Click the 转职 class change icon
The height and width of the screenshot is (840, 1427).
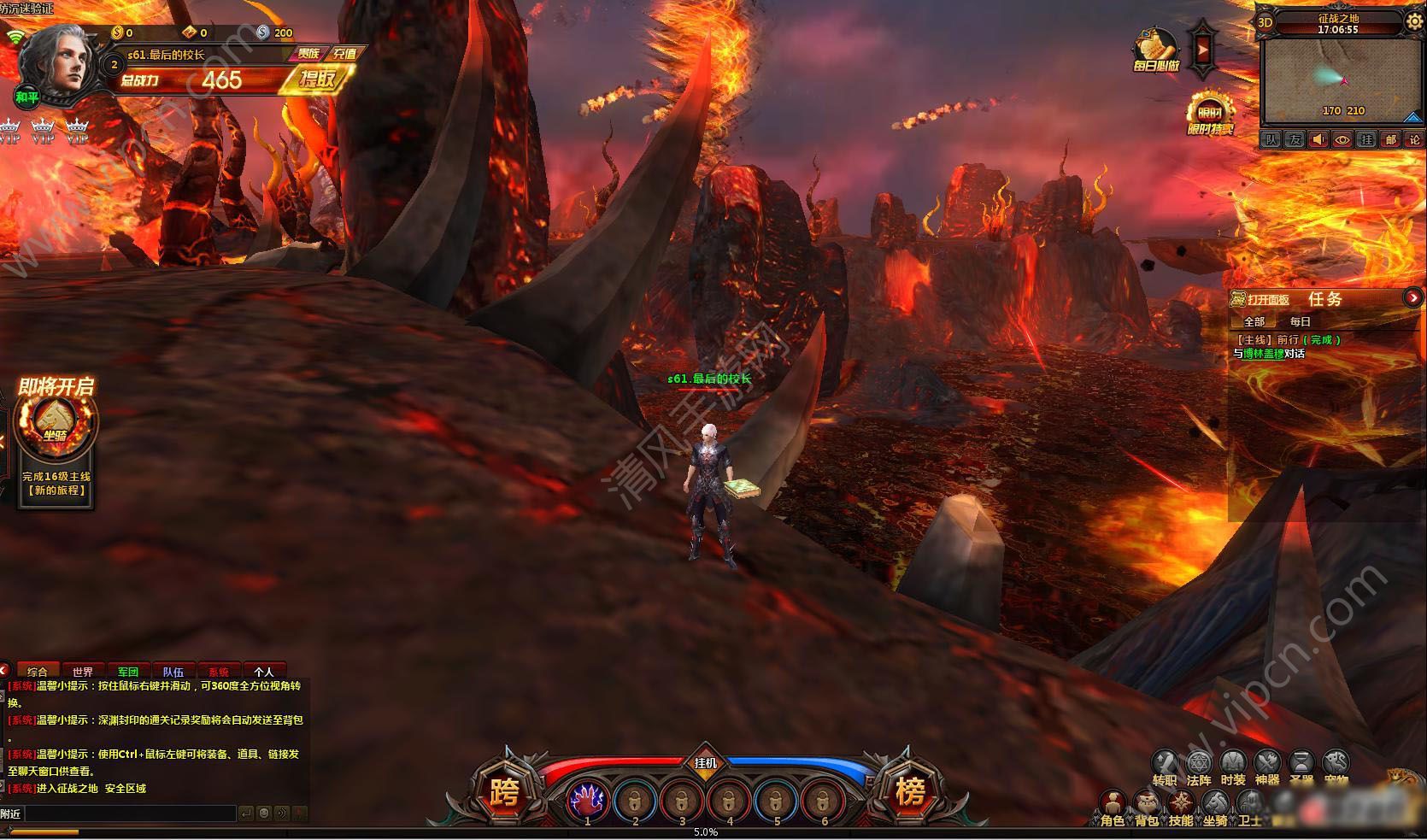click(x=1164, y=765)
